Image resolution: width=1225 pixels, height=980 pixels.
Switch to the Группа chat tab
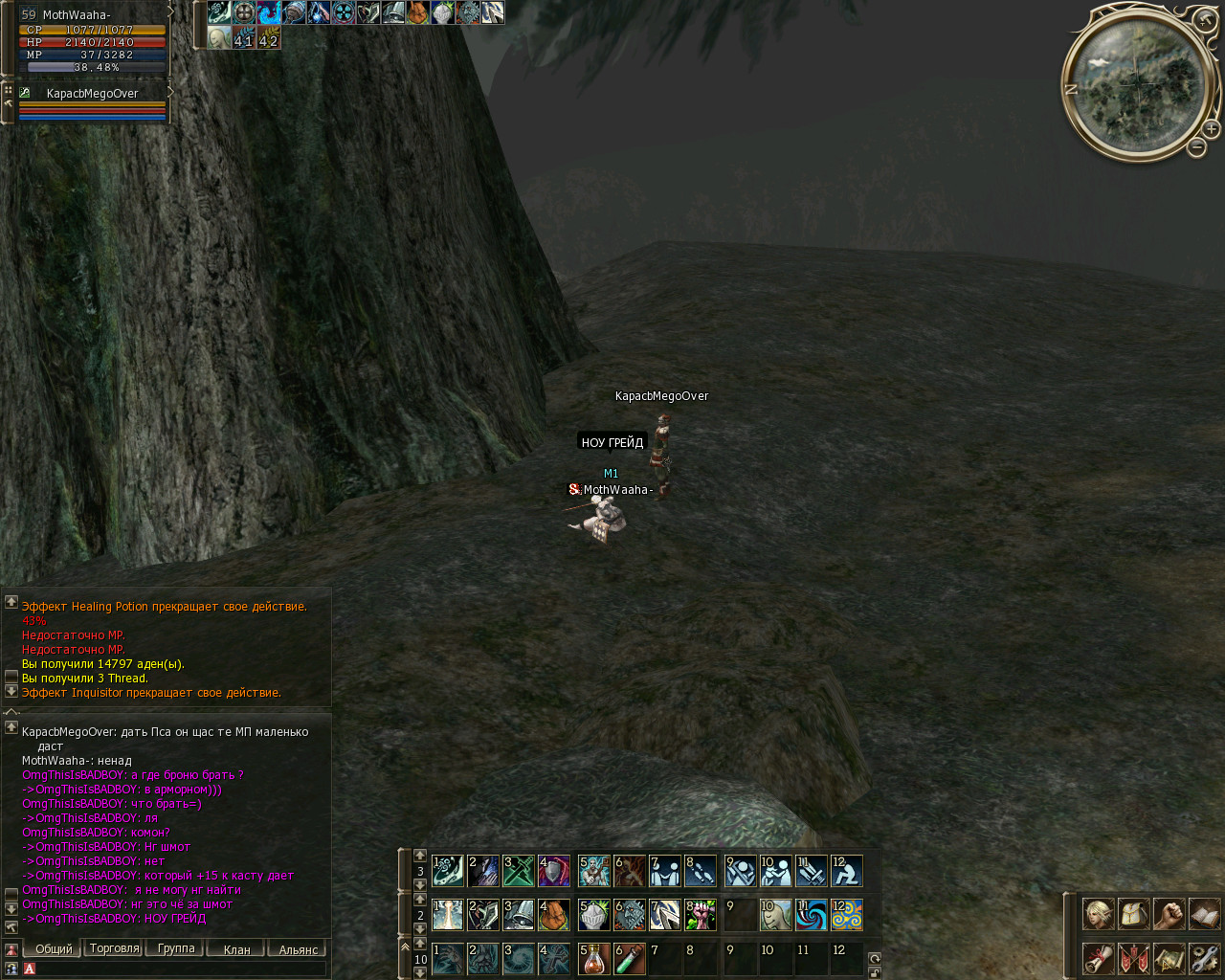tap(175, 948)
